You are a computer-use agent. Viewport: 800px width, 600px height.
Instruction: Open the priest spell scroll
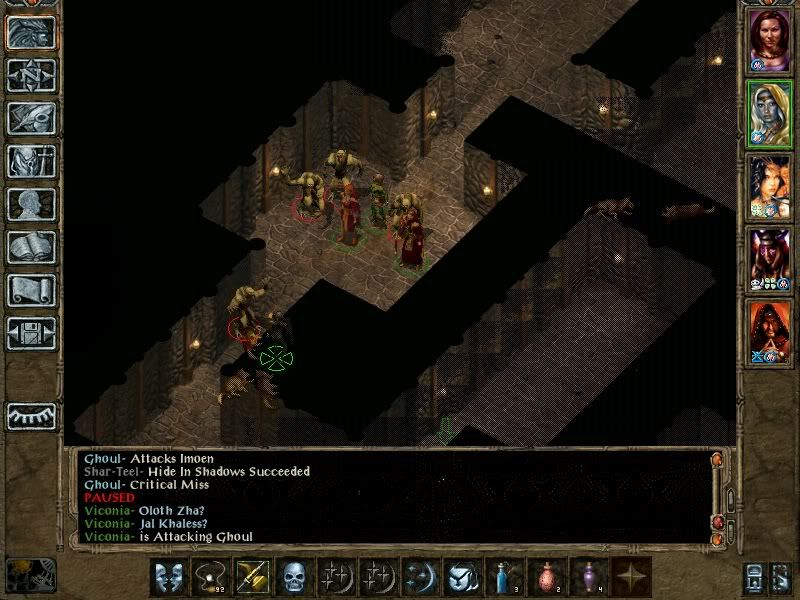click(x=31, y=290)
